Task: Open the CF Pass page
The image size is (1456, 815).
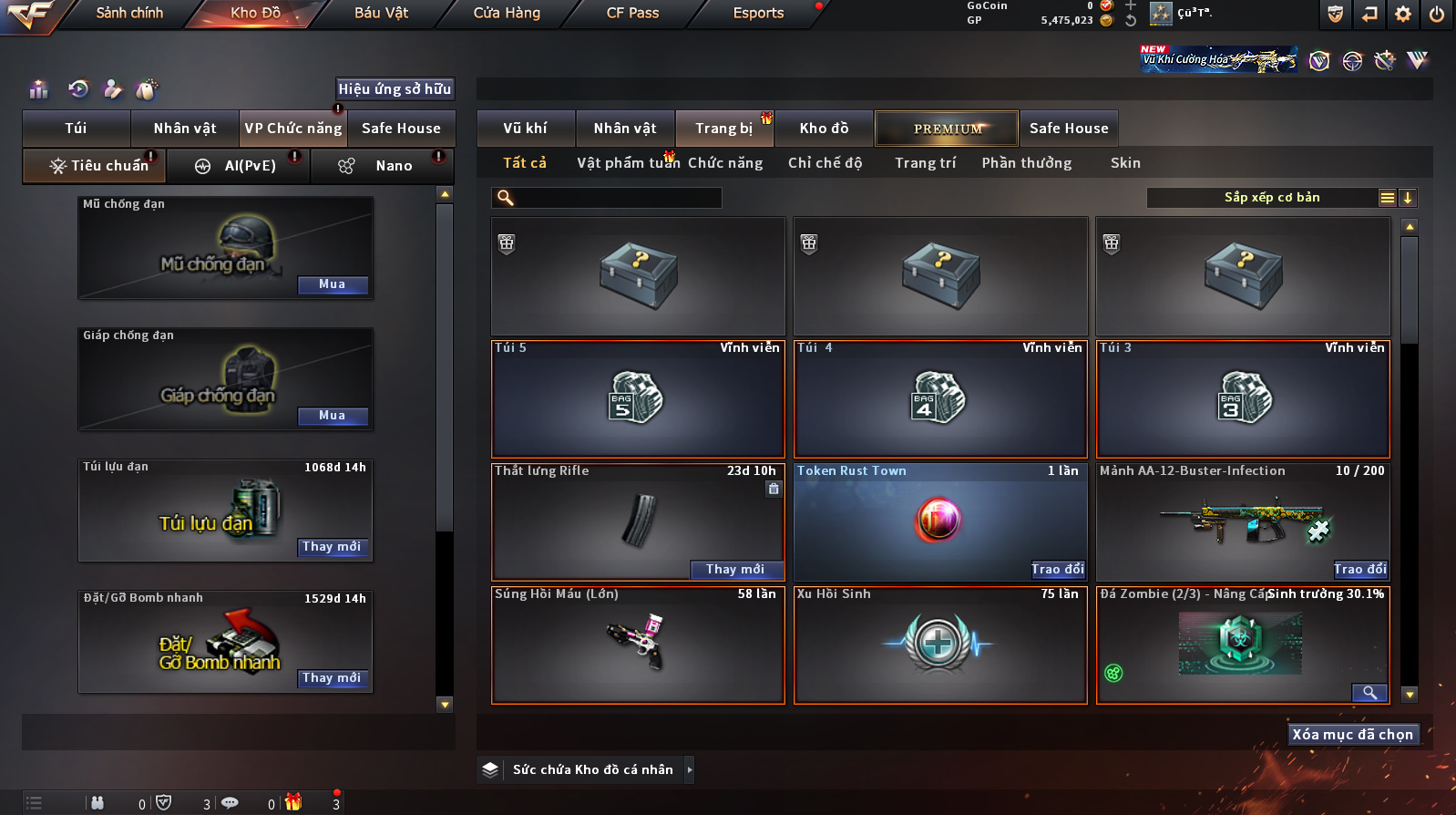Action: [x=632, y=13]
